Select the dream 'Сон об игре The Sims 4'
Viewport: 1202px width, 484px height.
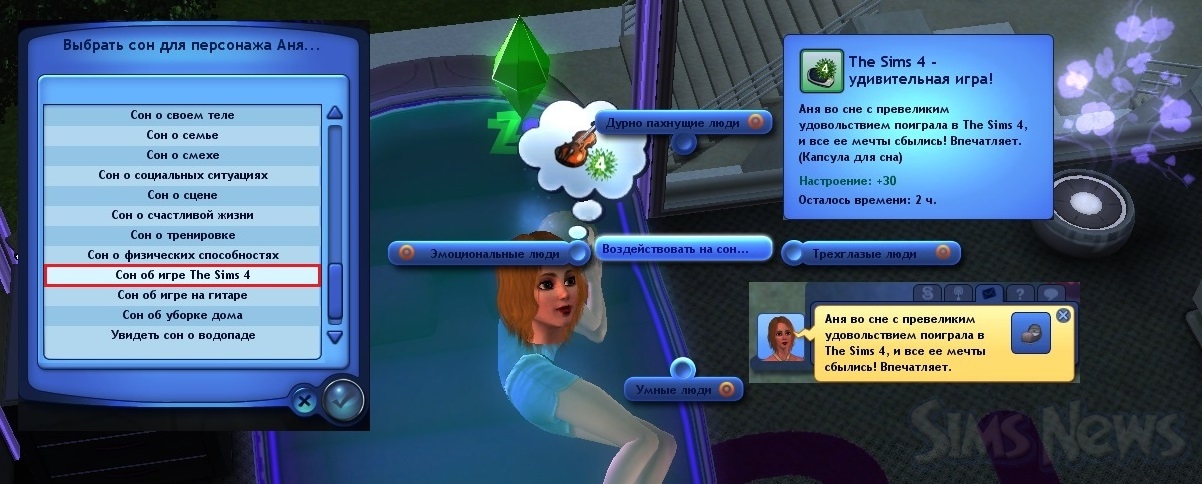(x=182, y=275)
